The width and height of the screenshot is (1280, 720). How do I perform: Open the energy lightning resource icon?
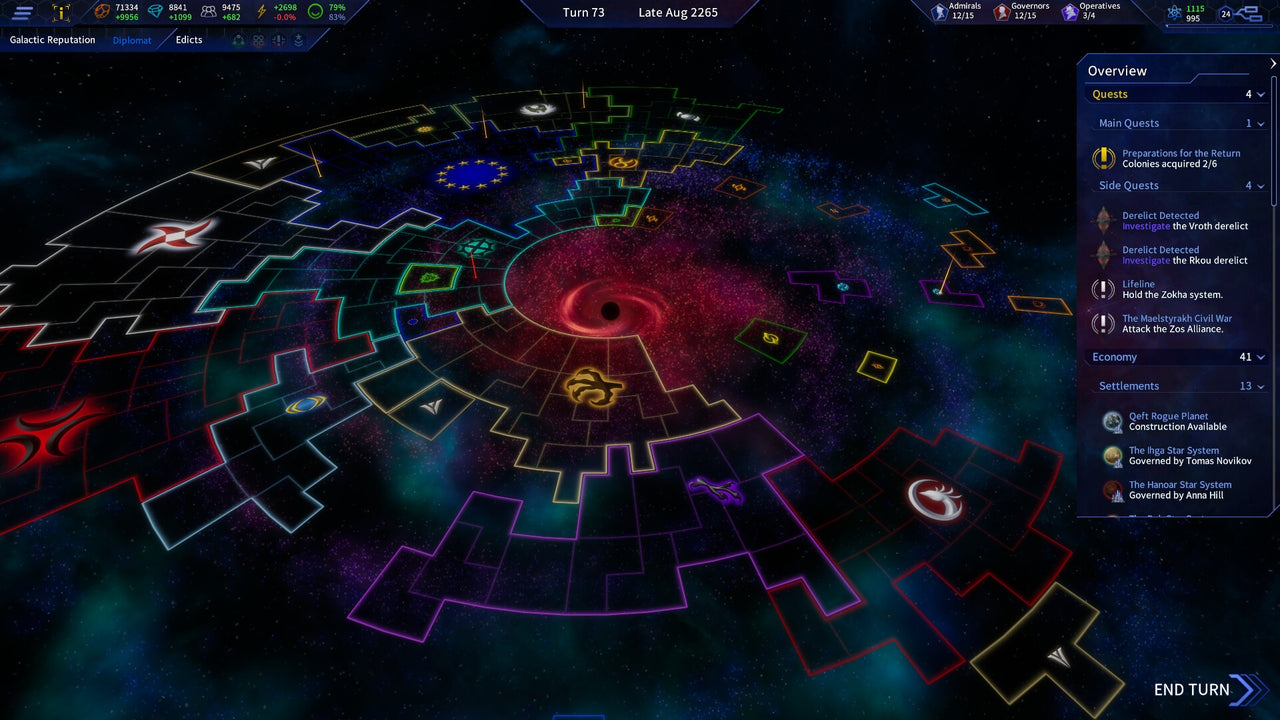261,11
